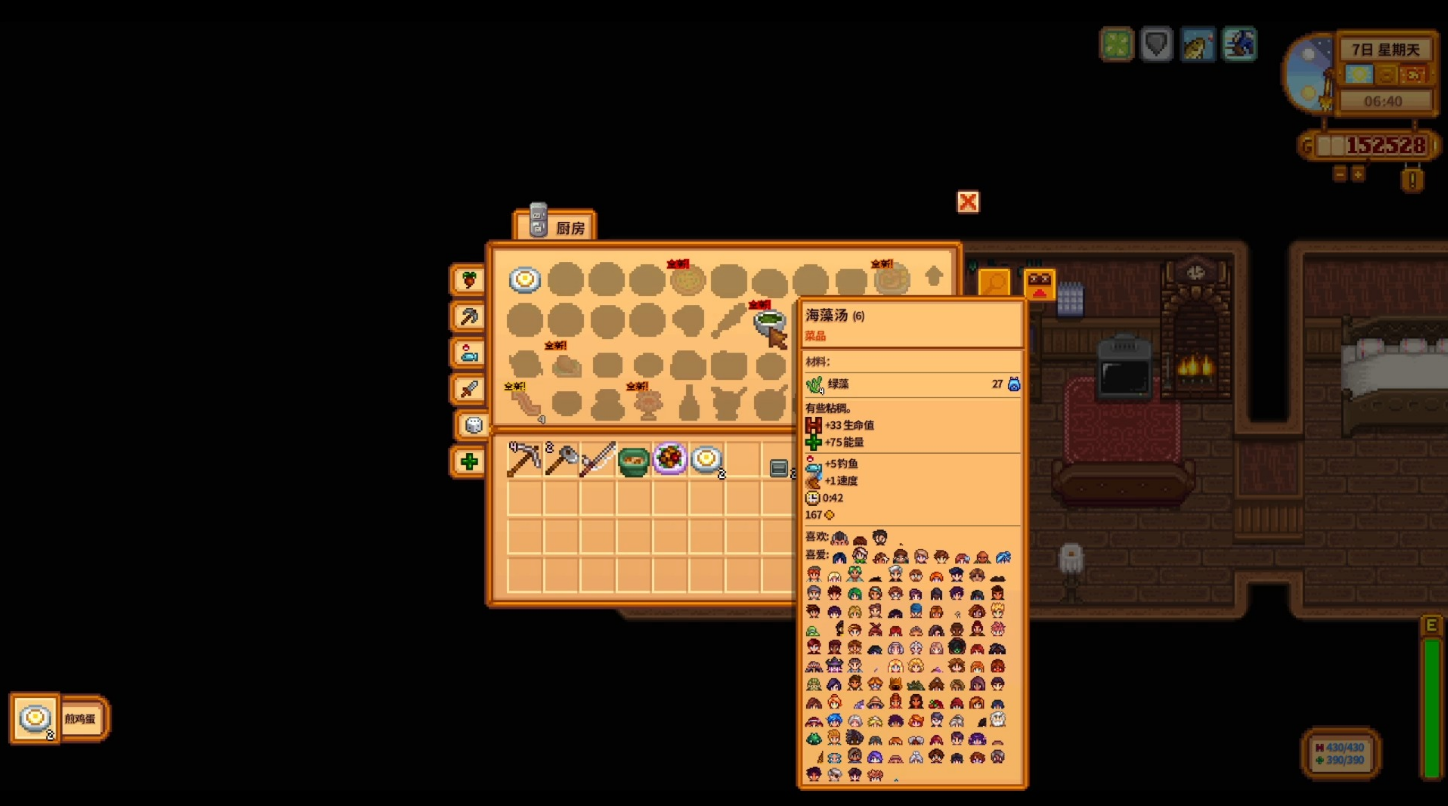
Task: Close the kitchen cooking menu
Action: 967,202
